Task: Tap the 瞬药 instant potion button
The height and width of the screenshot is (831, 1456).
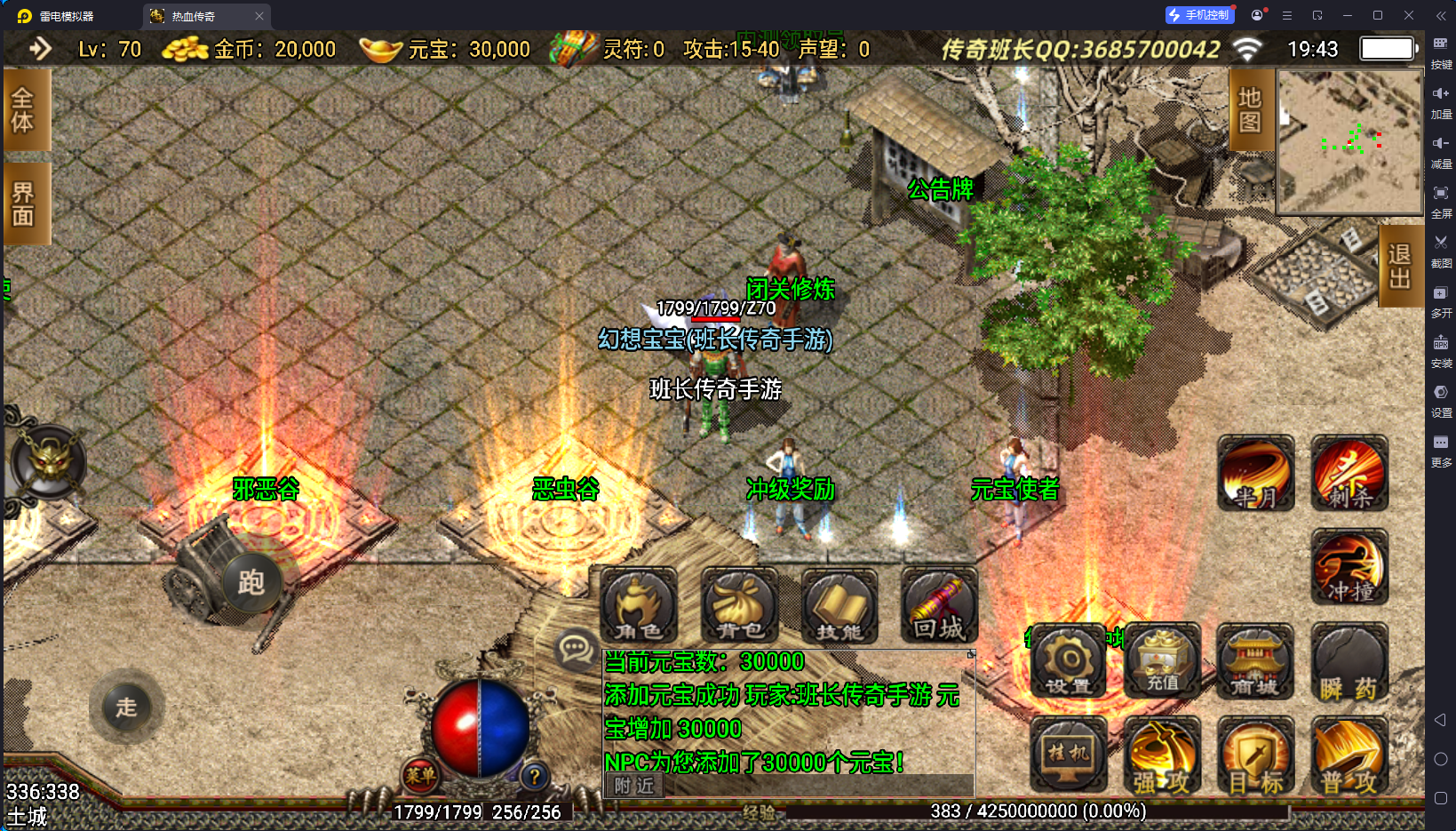Action: tap(1349, 663)
